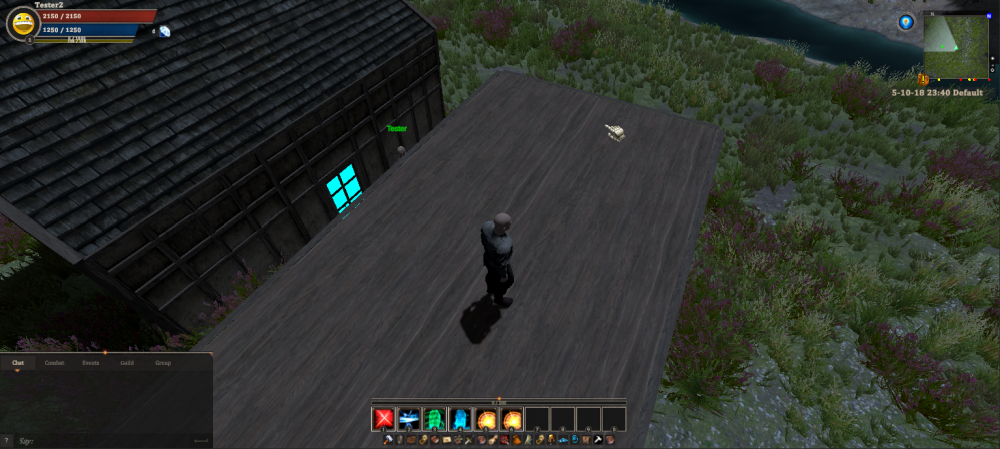Cast the blue lightning beam skill
Image resolution: width=1000 pixels, height=449 pixels.
coord(409,419)
